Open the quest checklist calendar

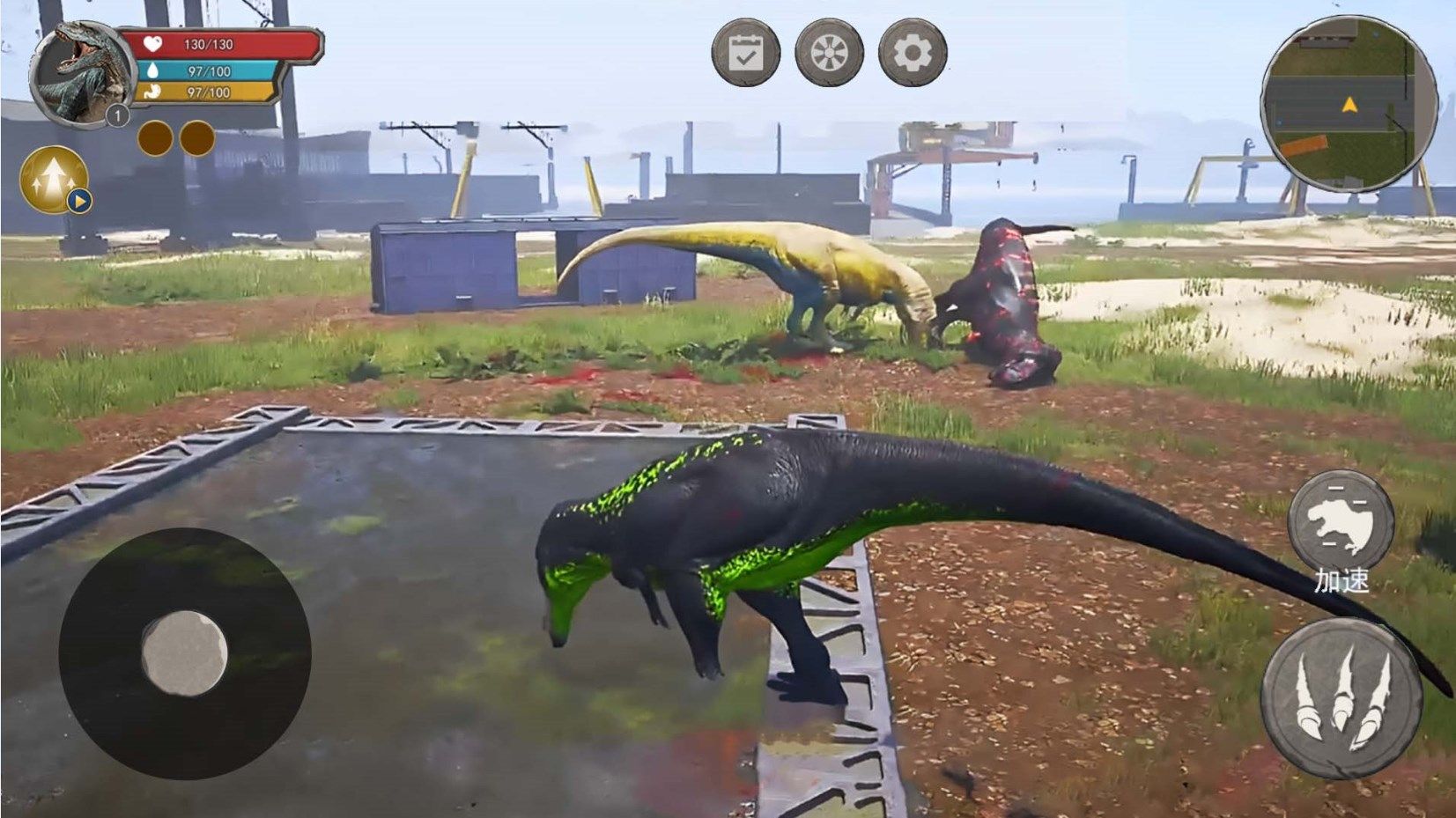click(x=745, y=53)
